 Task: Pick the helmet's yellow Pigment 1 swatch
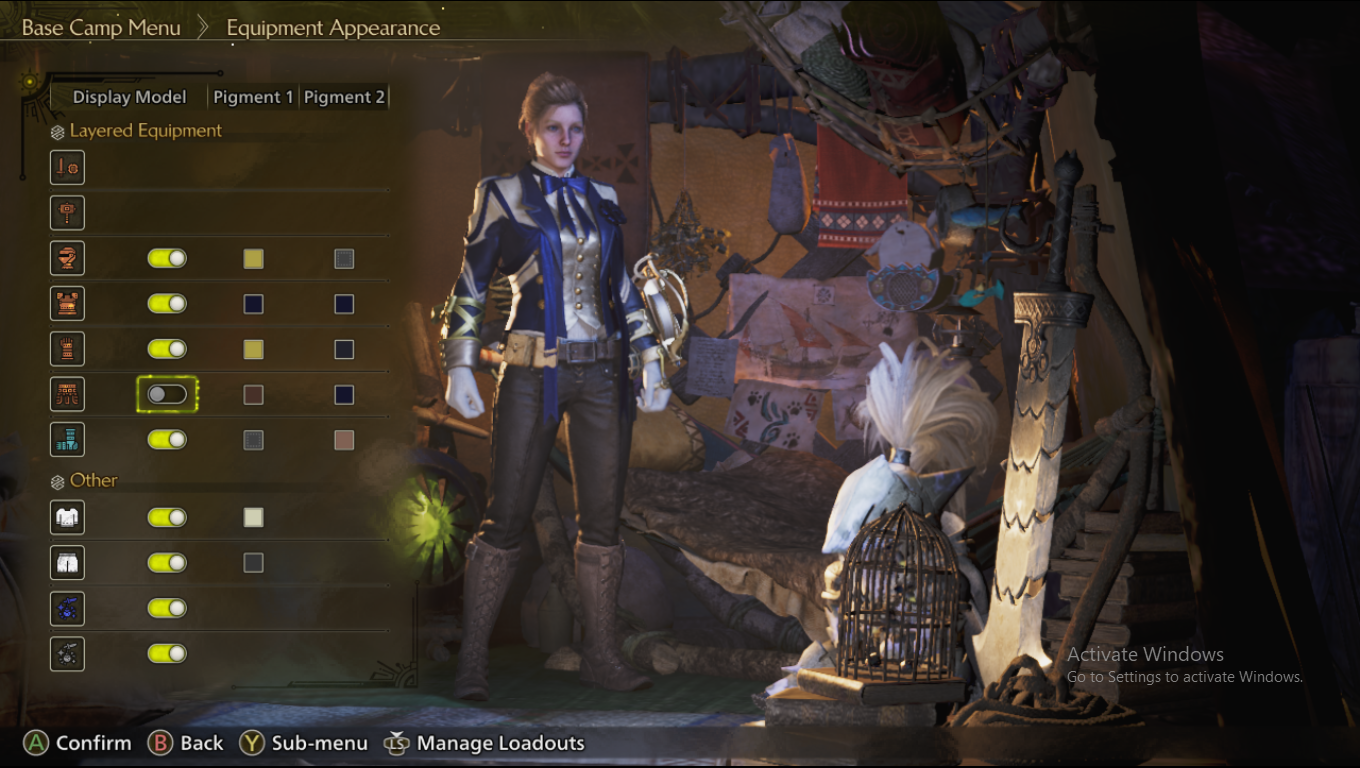pyautogui.click(x=254, y=259)
